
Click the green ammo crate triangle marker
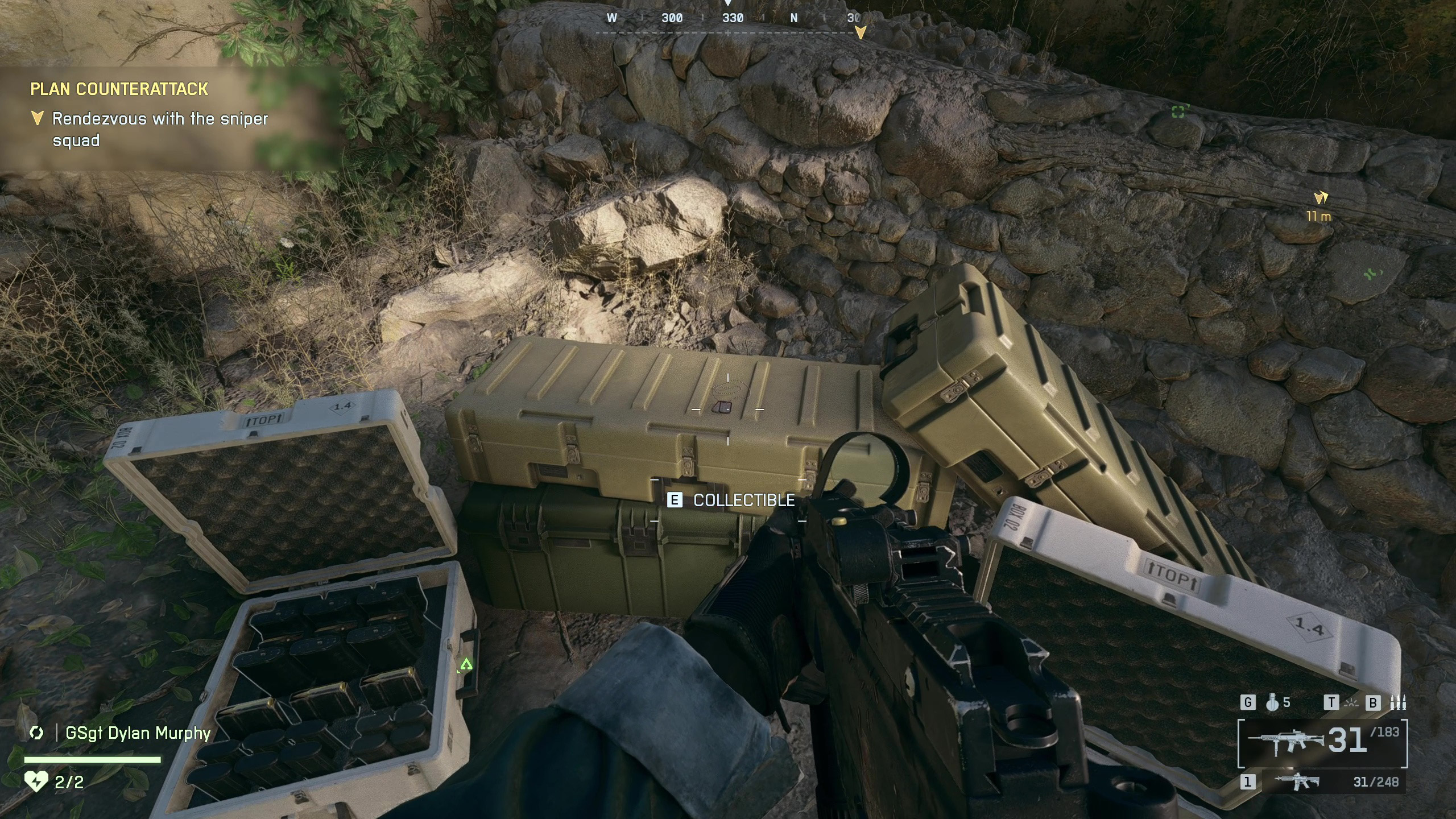(x=466, y=664)
